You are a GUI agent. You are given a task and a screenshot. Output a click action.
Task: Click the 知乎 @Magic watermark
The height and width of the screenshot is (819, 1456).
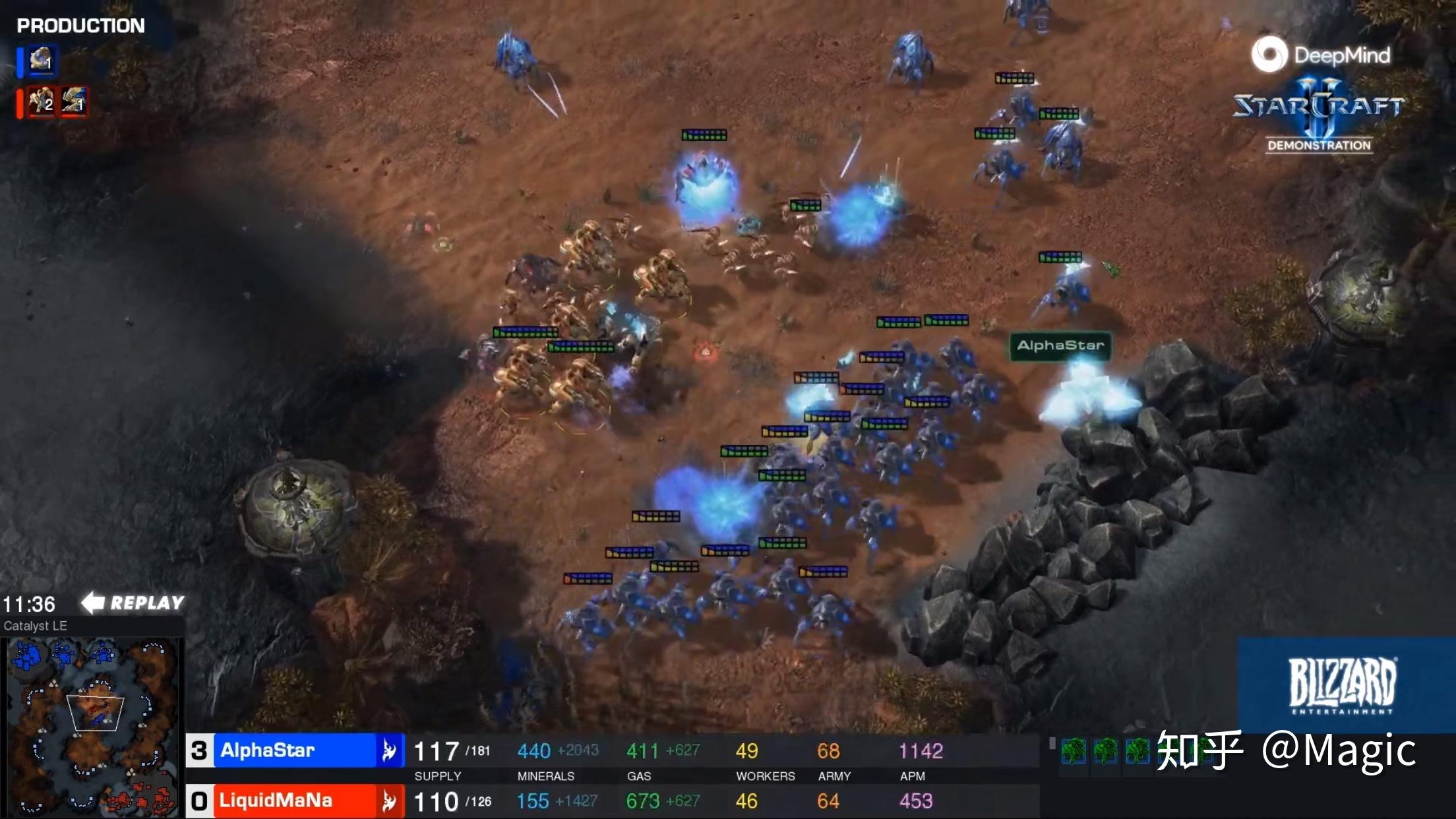click(1286, 750)
